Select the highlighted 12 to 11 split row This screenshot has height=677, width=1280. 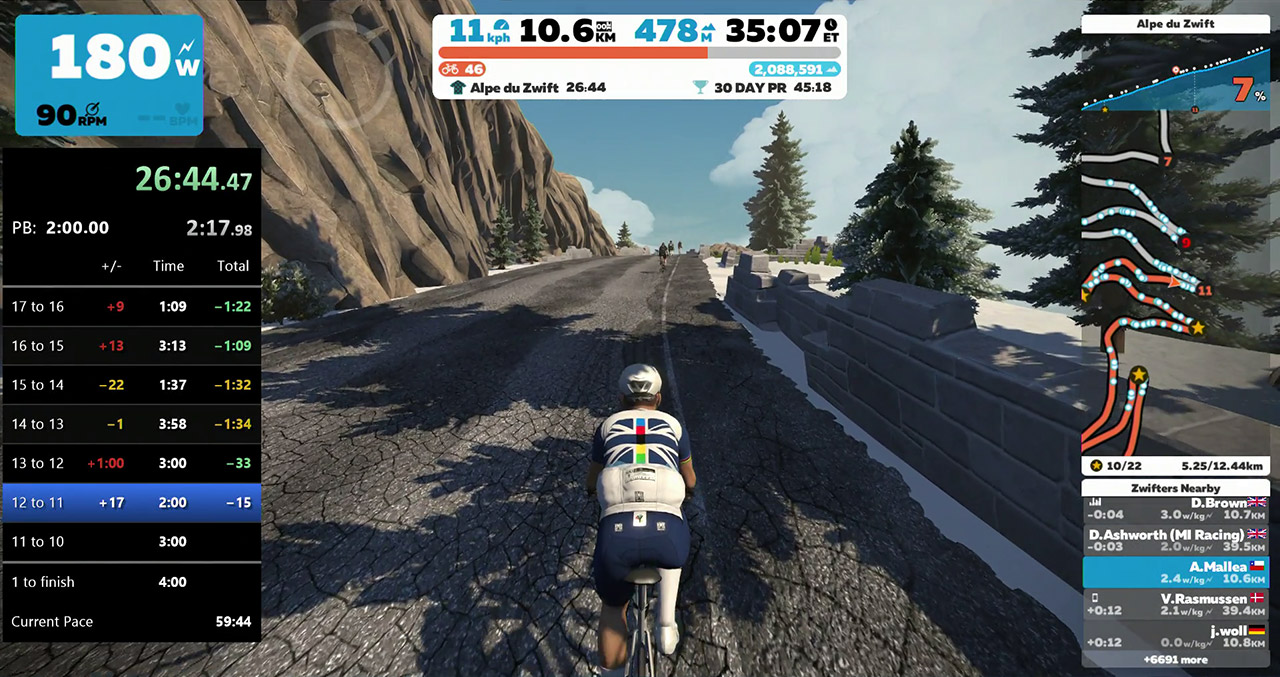coord(131,503)
